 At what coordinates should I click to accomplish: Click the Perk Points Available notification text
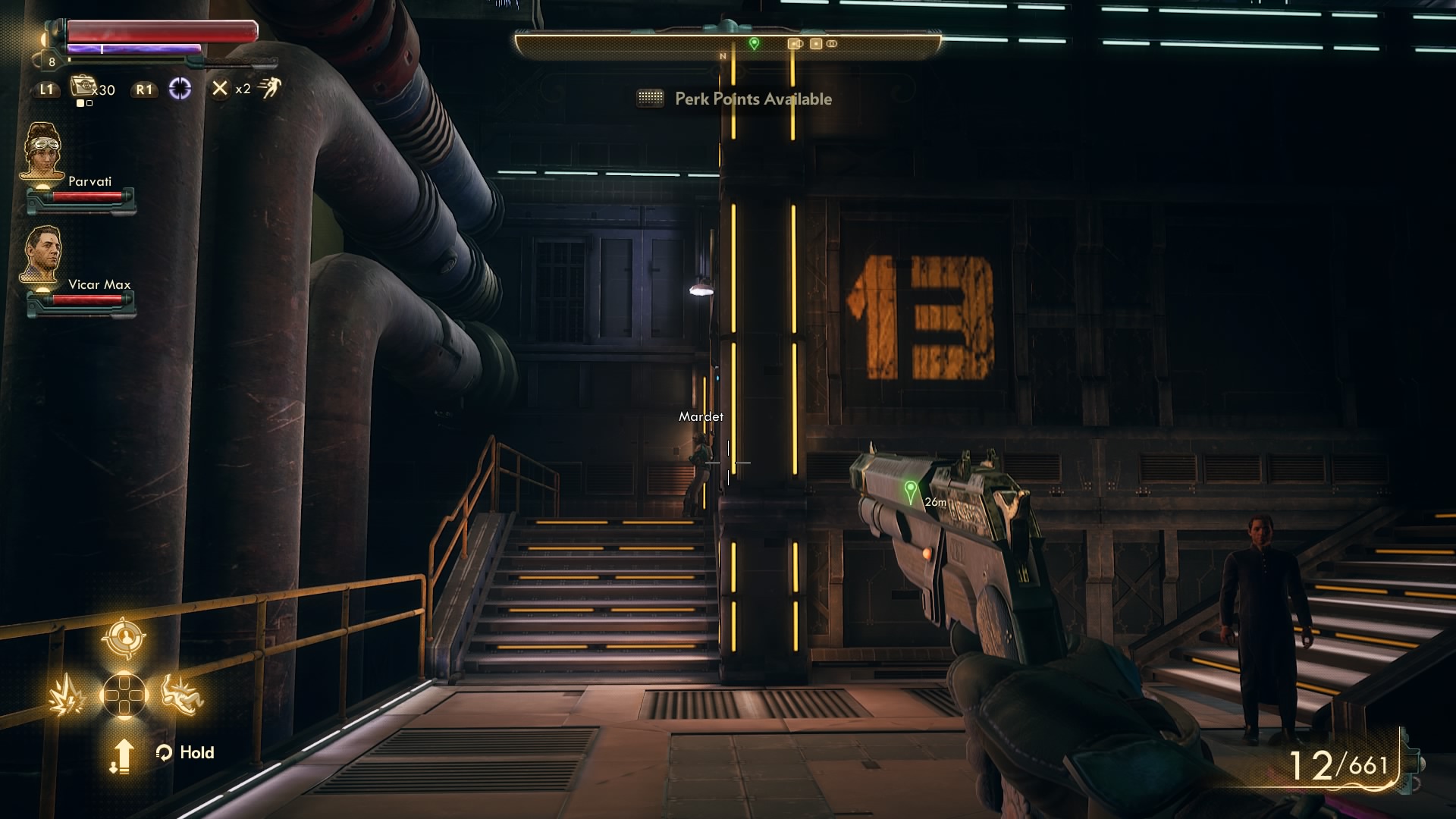(x=753, y=99)
